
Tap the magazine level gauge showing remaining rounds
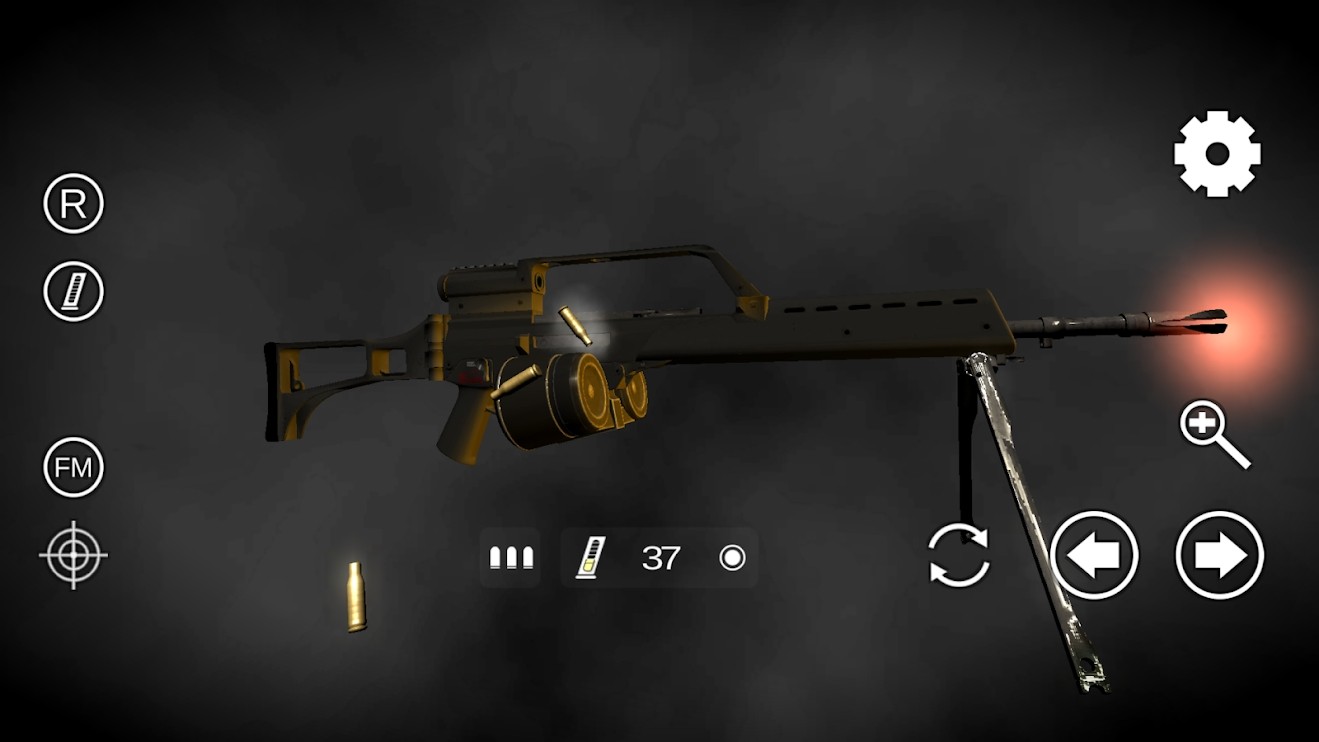pyautogui.click(x=588, y=557)
